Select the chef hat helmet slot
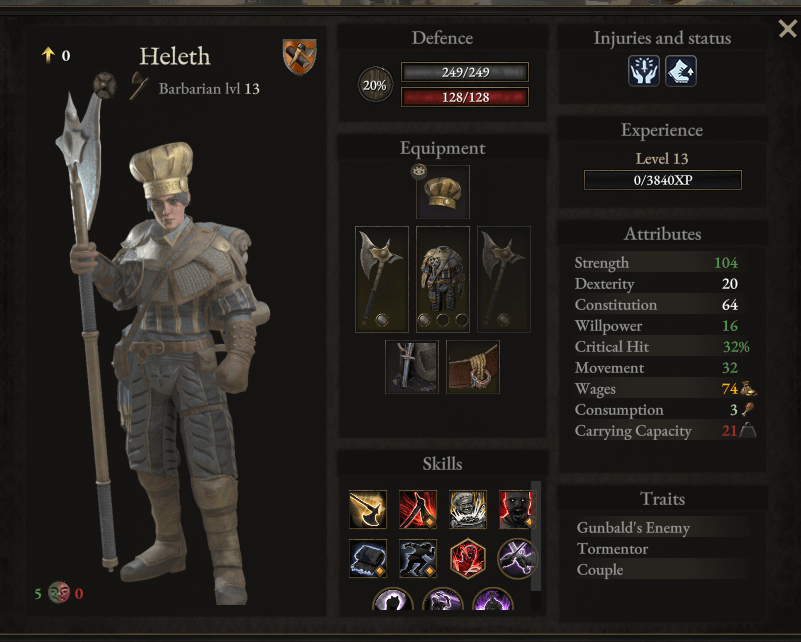Viewport: 801px width, 642px height. [x=442, y=193]
